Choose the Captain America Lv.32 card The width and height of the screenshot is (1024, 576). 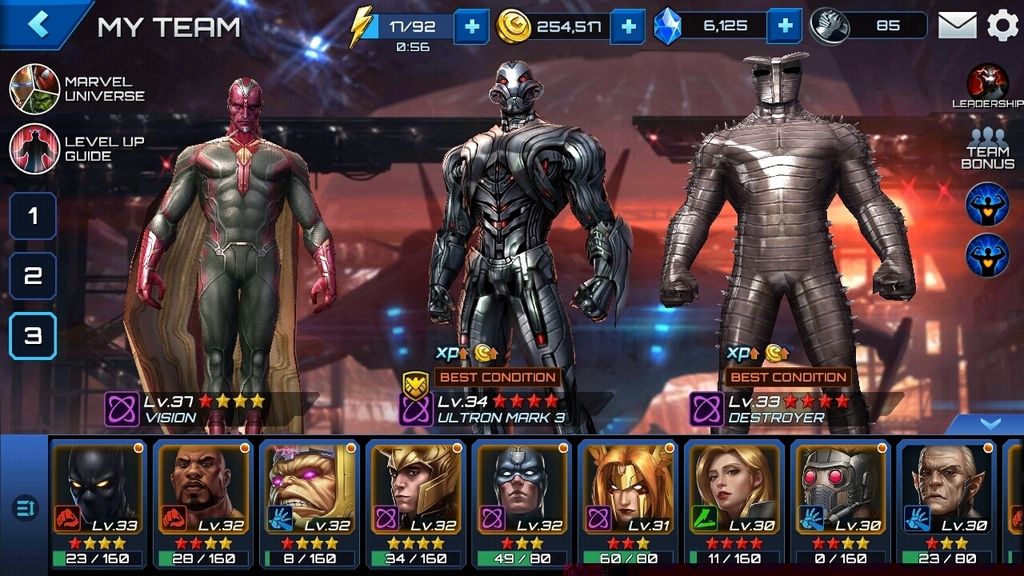click(520, 502)
